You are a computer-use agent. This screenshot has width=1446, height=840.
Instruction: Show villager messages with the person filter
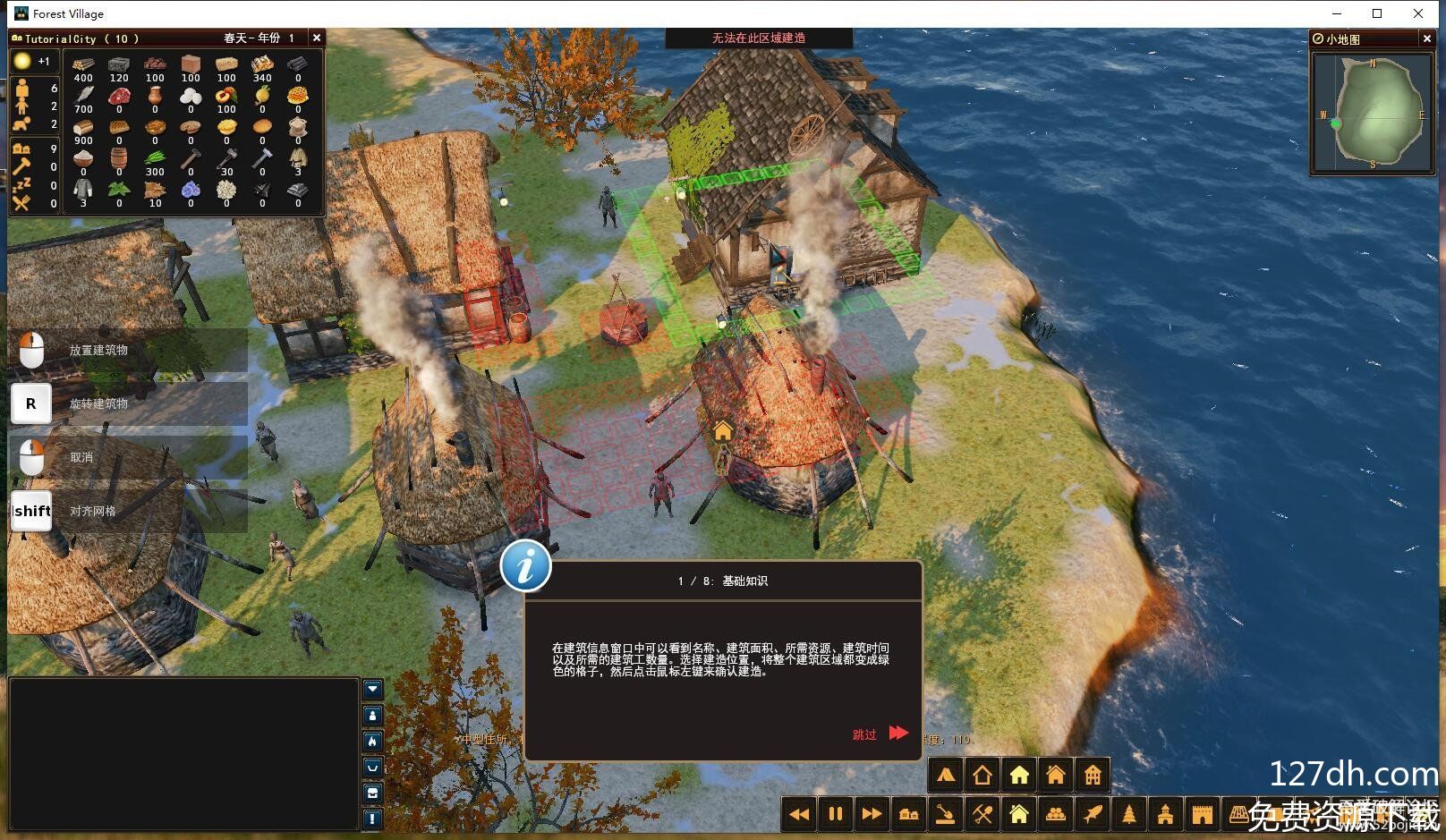[x=373, y=716]
